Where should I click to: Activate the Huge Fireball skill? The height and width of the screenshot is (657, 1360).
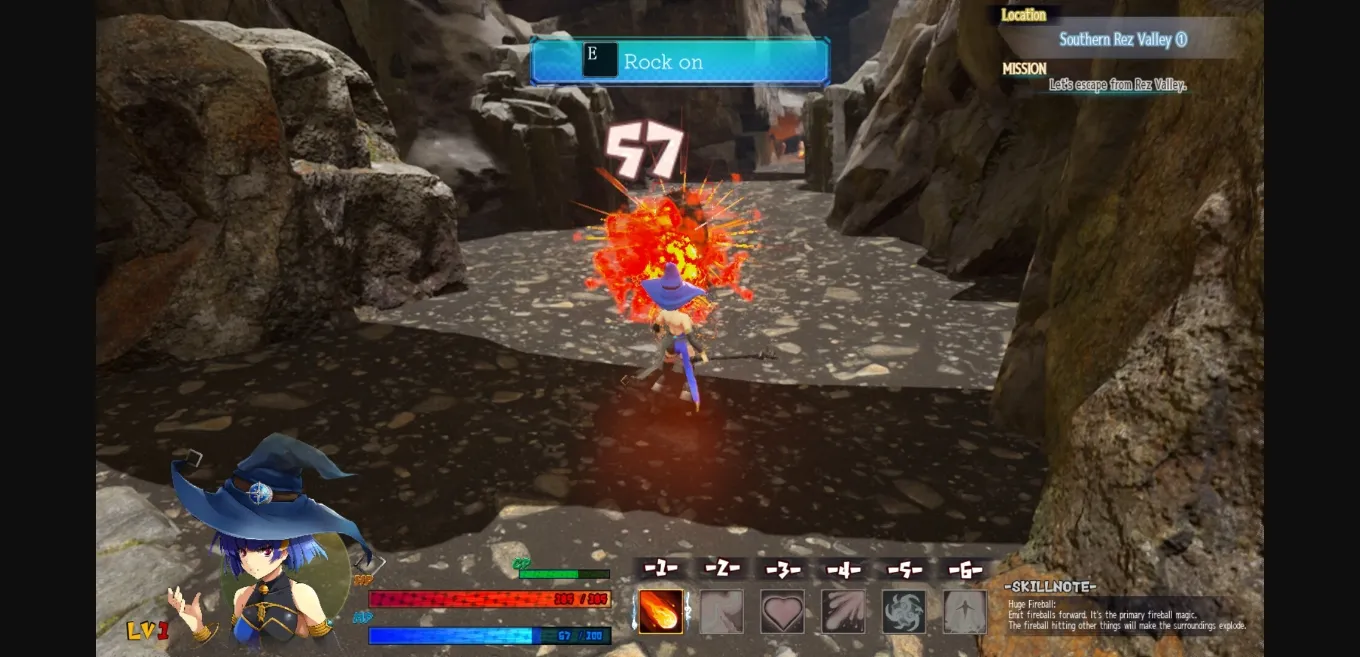(661, 611)
